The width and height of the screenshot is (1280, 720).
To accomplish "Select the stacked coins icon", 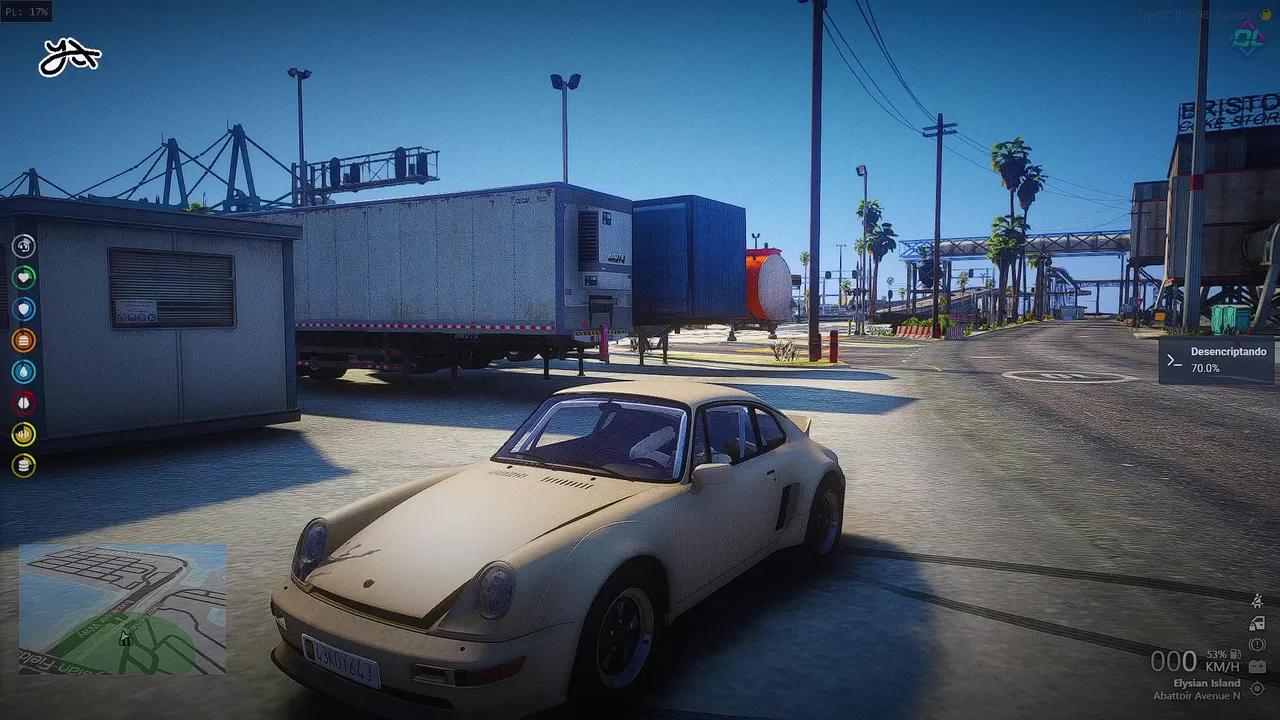I will (x=23, y=465).
